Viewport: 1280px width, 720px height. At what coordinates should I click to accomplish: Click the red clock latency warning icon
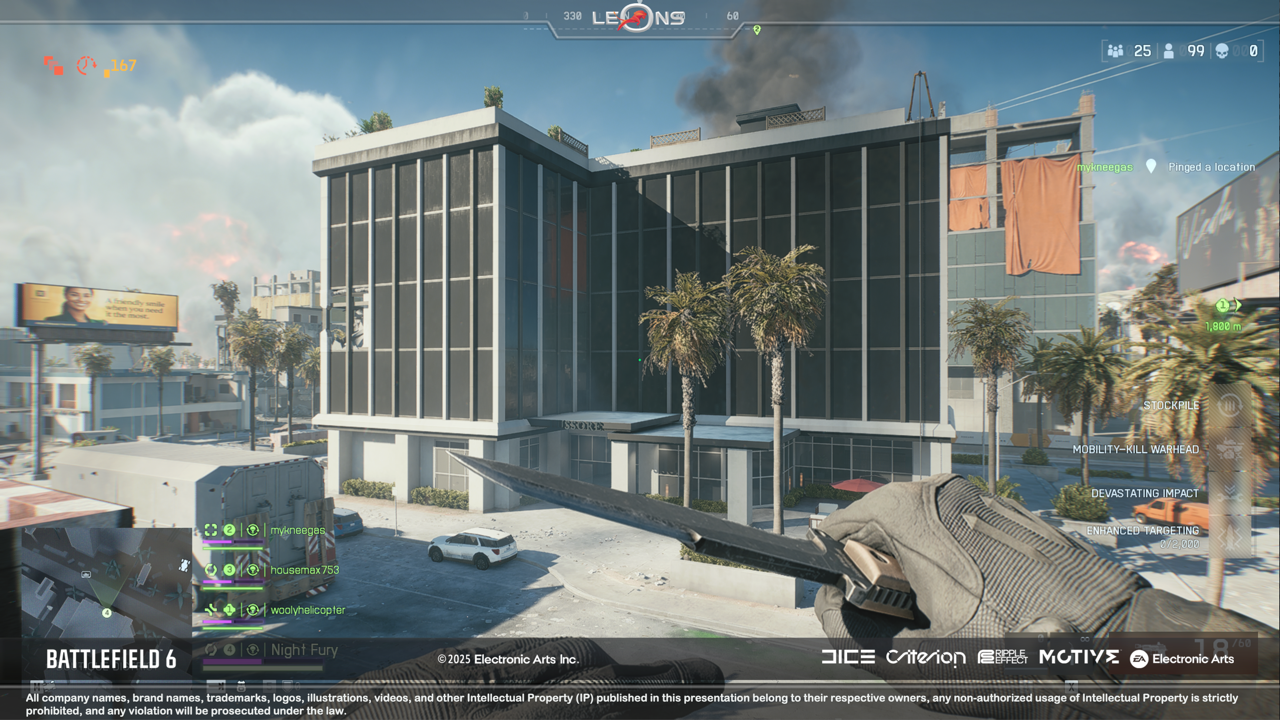pos(86,65)
